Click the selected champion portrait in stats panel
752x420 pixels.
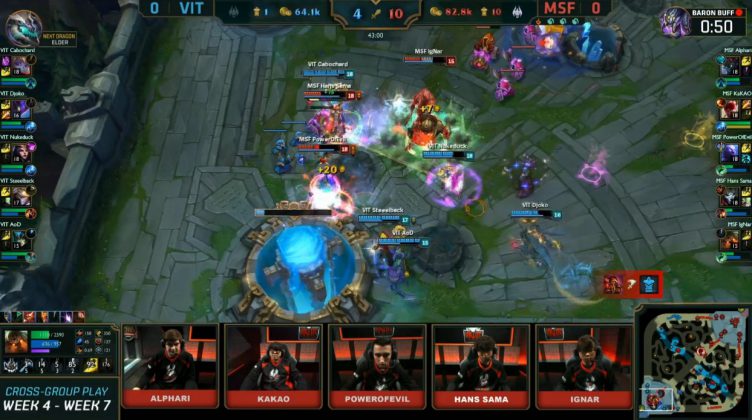[x=17, y=342]
